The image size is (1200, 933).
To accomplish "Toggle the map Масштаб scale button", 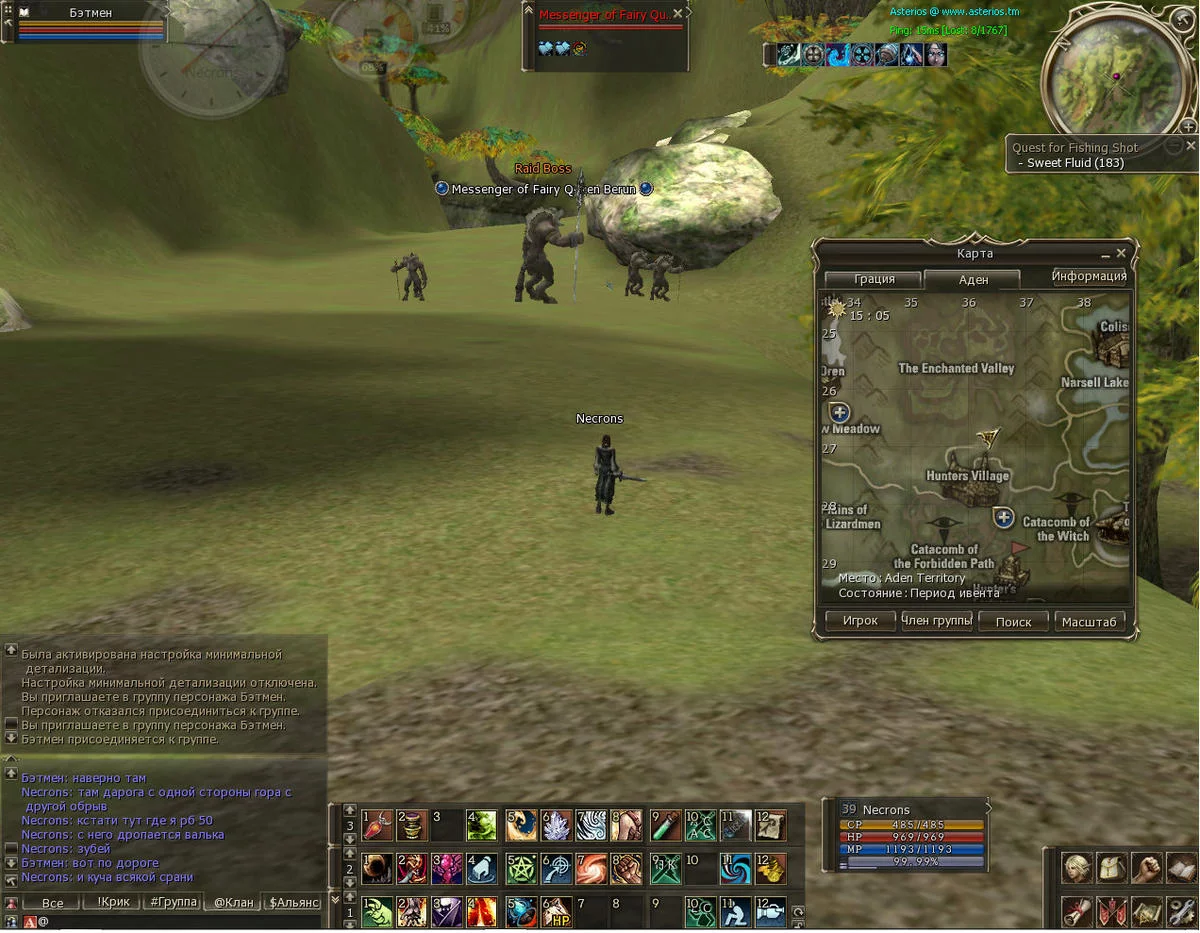I will (1088, 621).
